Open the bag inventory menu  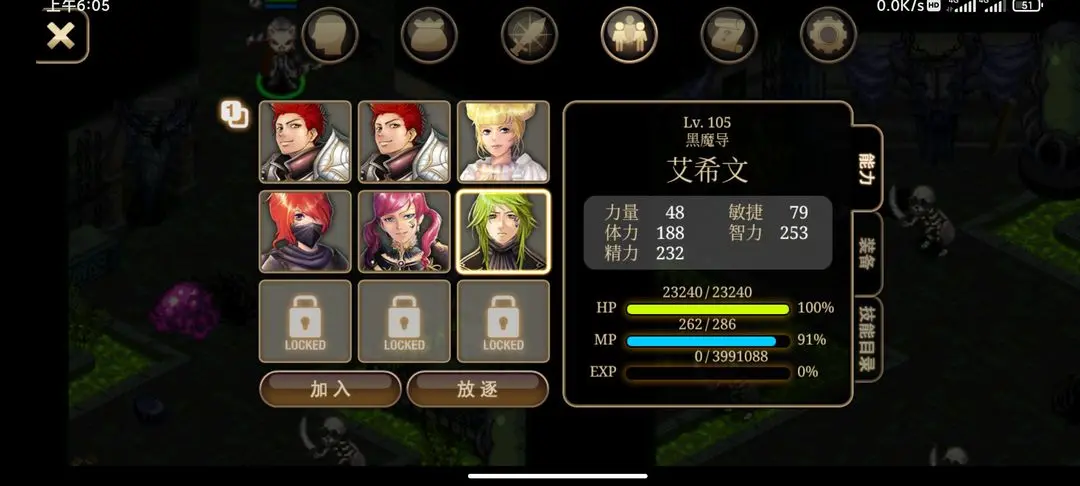tap(429, 36)
